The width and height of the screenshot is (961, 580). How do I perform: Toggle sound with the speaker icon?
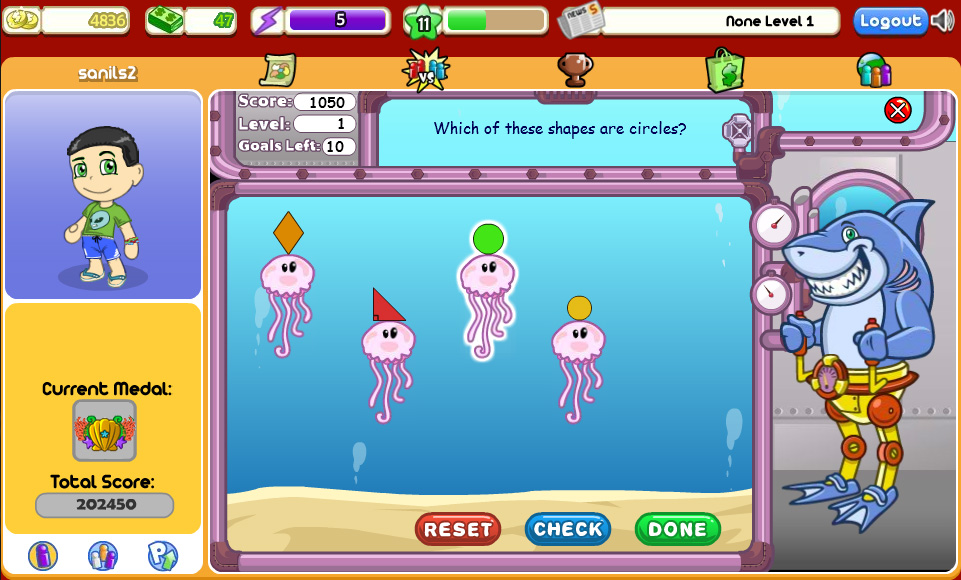[942, 21]
